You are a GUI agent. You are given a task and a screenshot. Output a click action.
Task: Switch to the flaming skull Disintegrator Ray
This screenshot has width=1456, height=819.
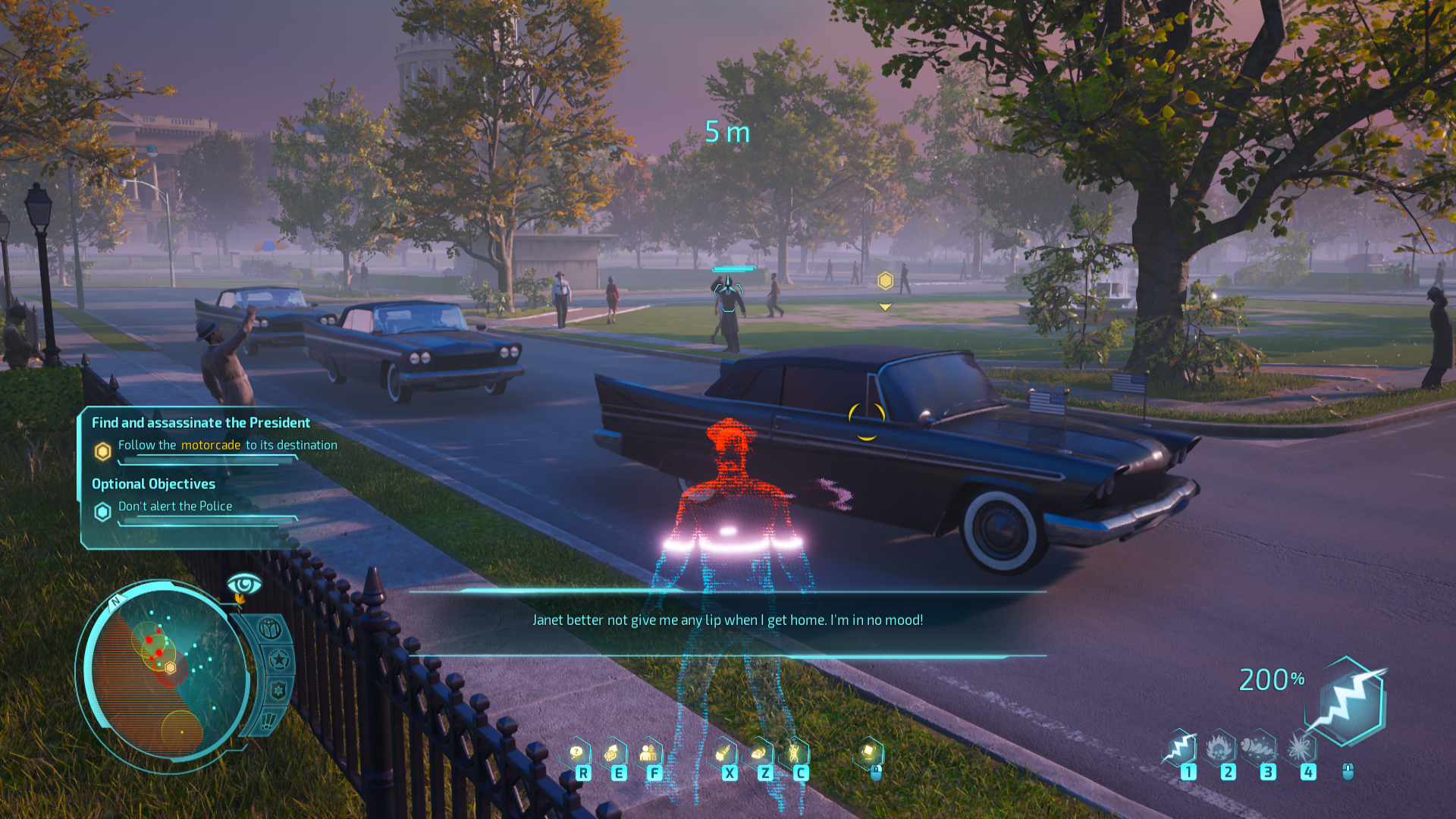(1220, 748)
